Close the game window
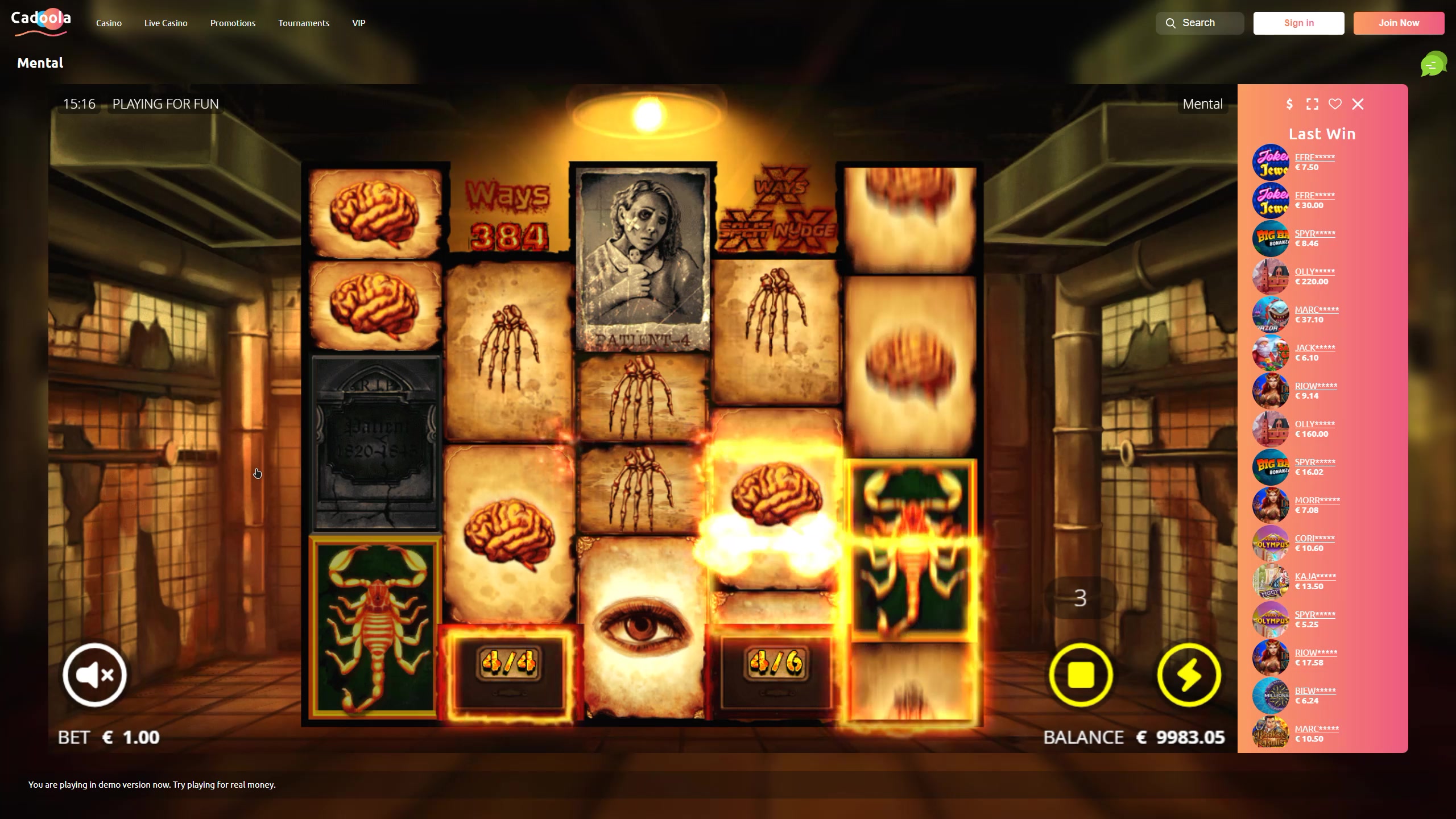Screen dimensions: 1456x819 point(1358,104)
